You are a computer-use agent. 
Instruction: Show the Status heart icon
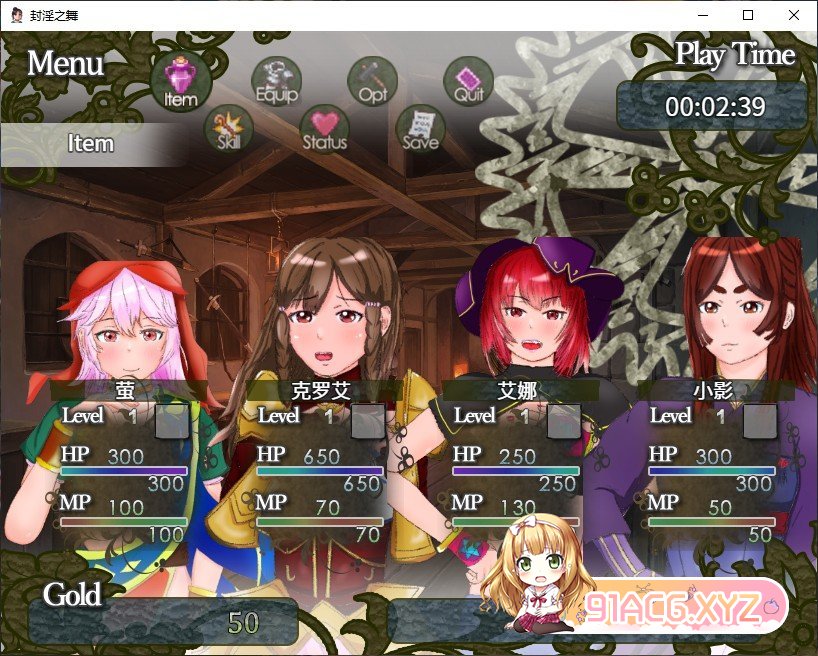(324, 128)
